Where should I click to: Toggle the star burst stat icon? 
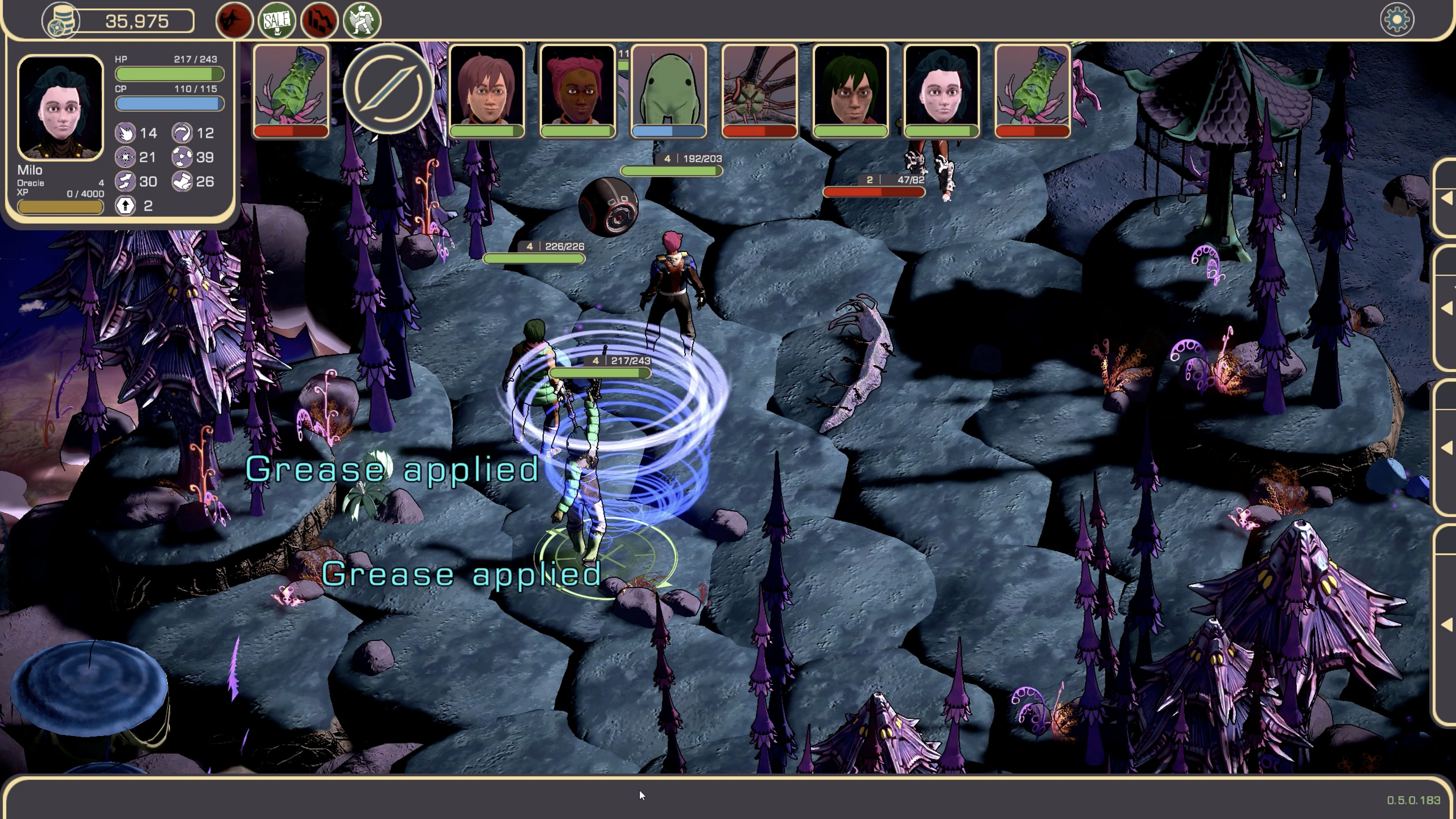pos(125,158)
